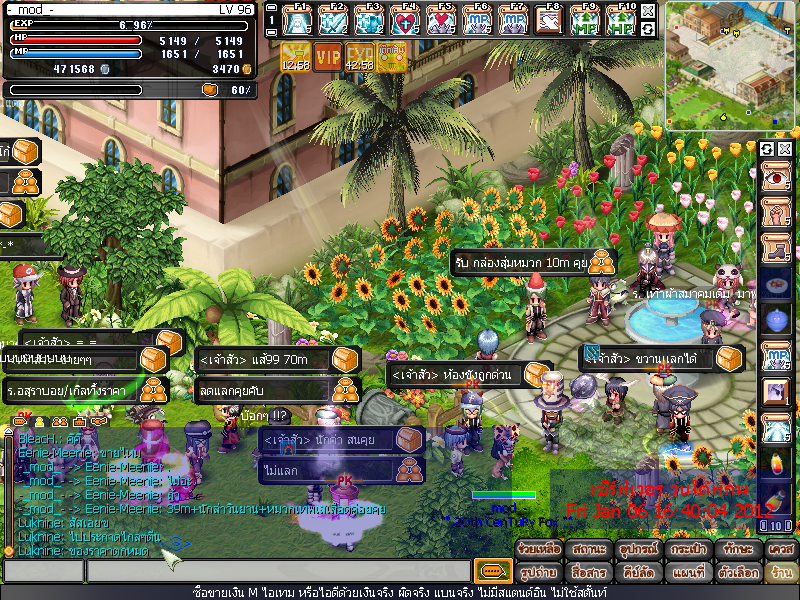
Task: Open the ร้าน shop button
Action: click(x=778, y=573)
